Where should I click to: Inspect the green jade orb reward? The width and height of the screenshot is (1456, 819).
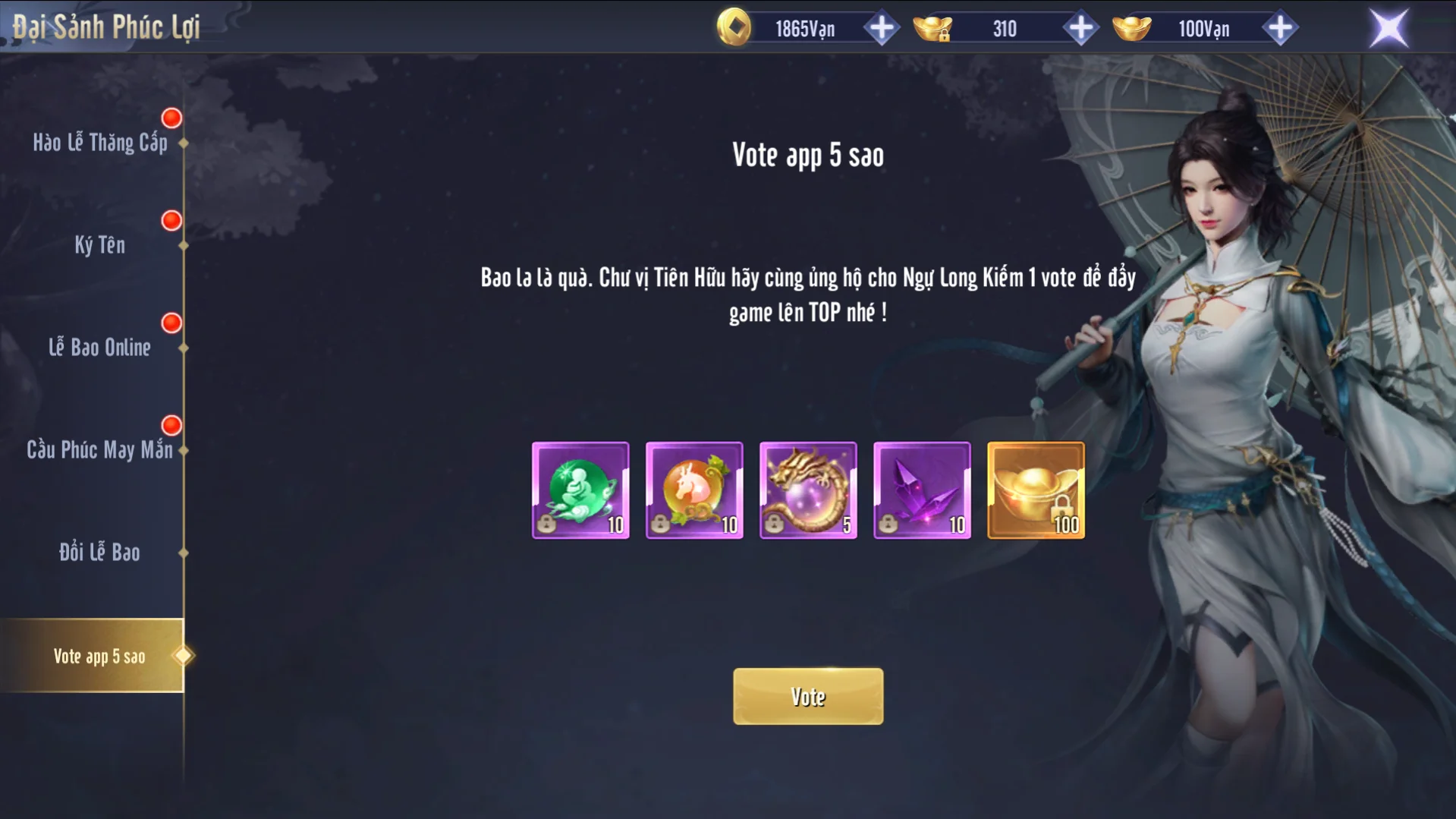[580, 490]
